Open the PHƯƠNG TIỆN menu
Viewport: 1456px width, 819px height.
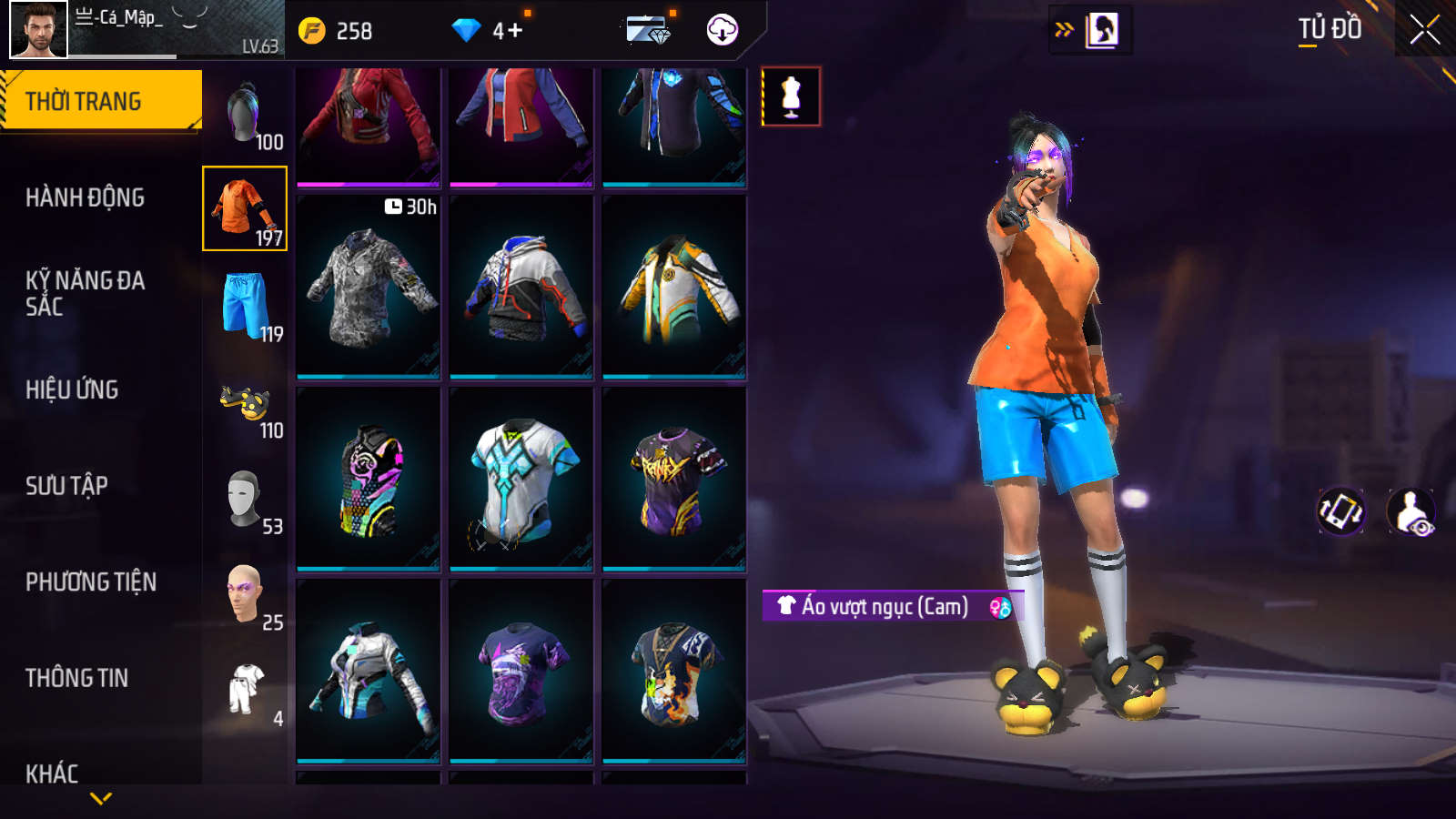coord(91,581)
